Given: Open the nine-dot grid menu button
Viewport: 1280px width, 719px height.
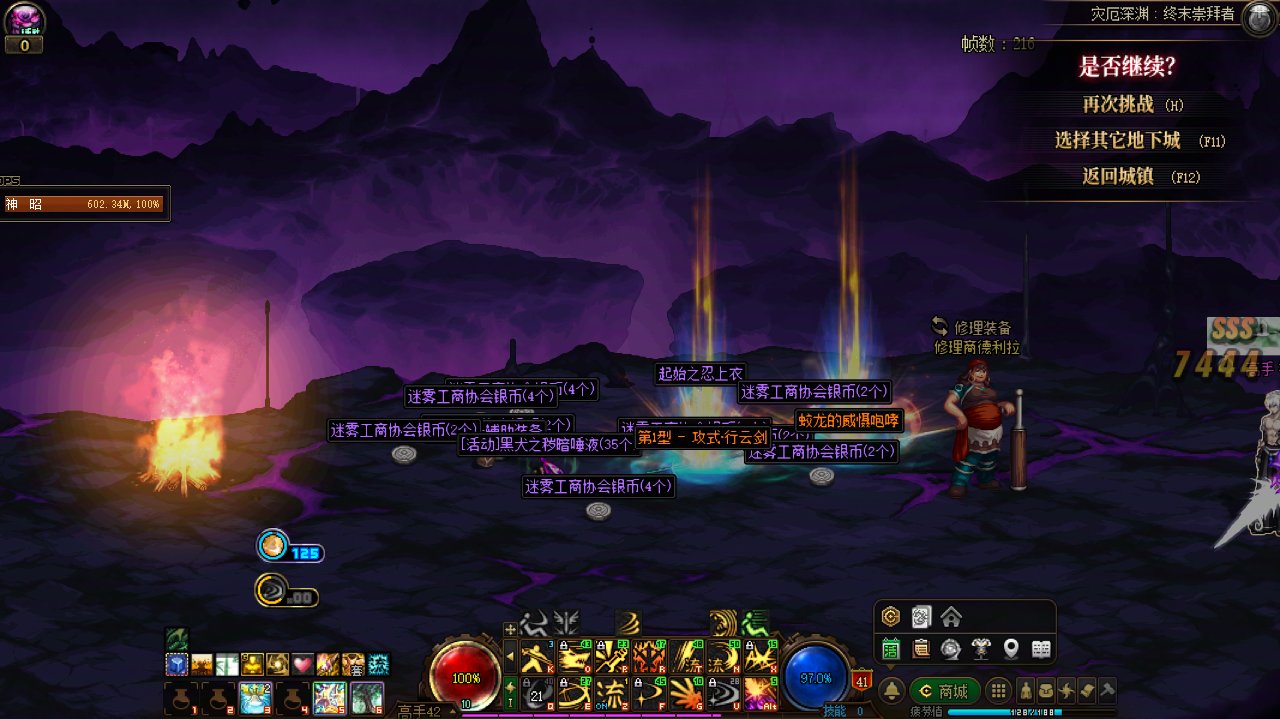Looking at the screenshot, I should (x=997, y=691).
